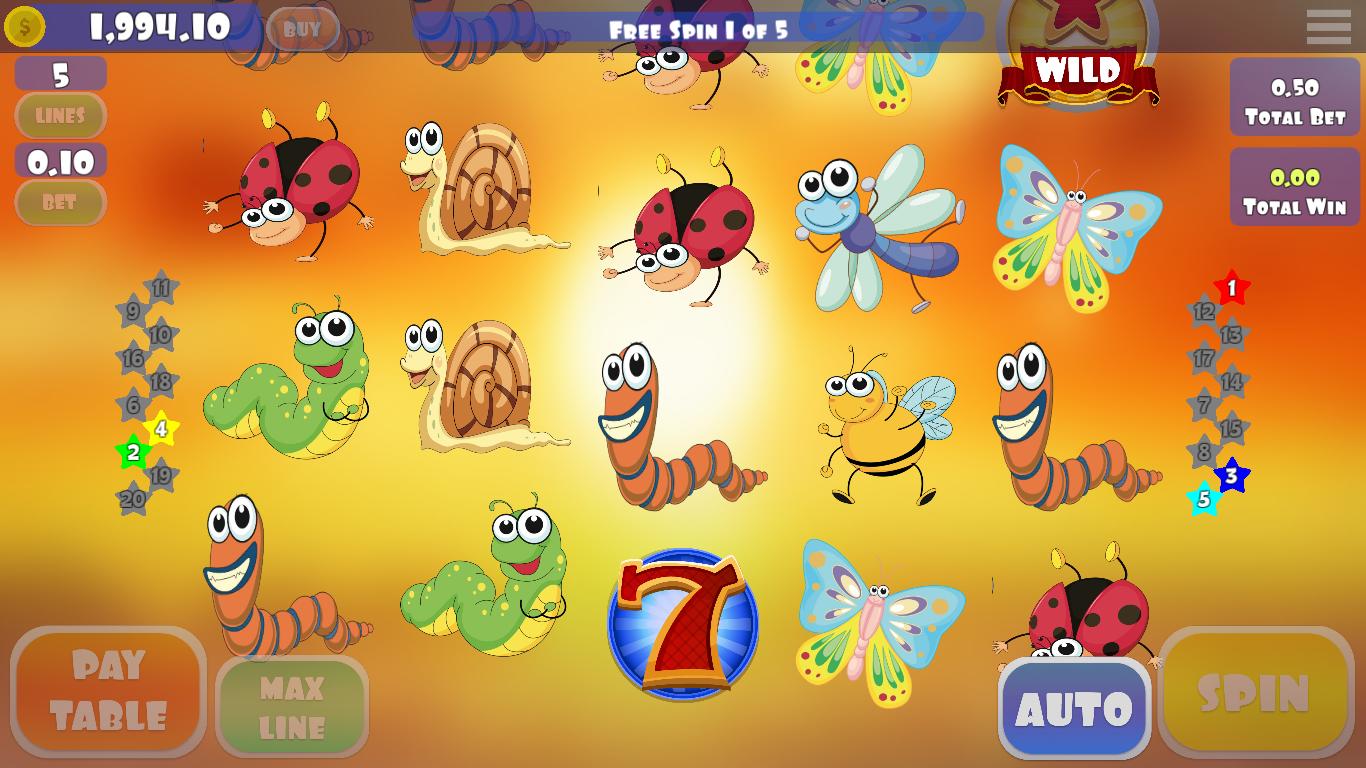Open the BET amount selector

coord(60,204)
